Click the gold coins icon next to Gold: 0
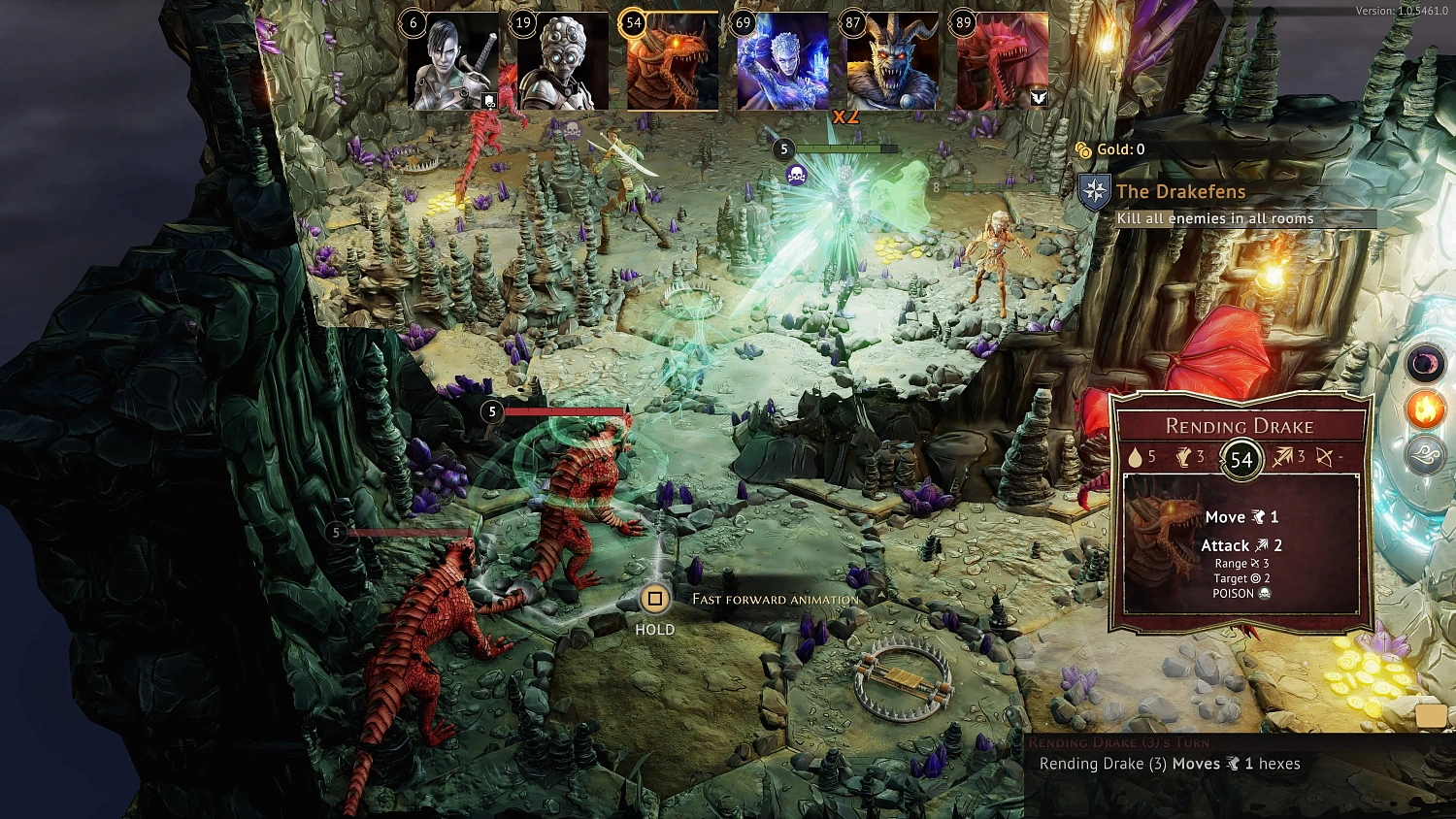 tap(1085, 148)
